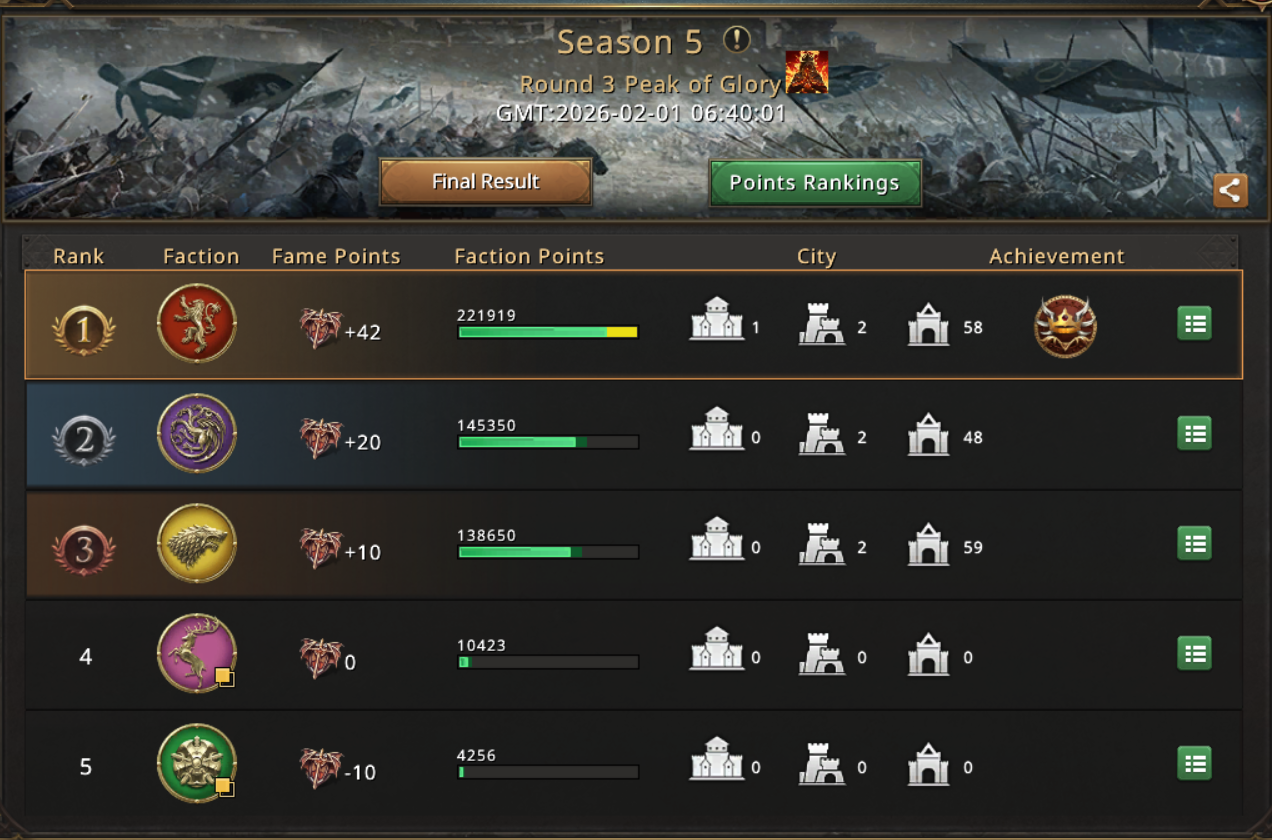Open details list for rank 5 faction
This screenshot has width=1272, height=840.
1194,764
